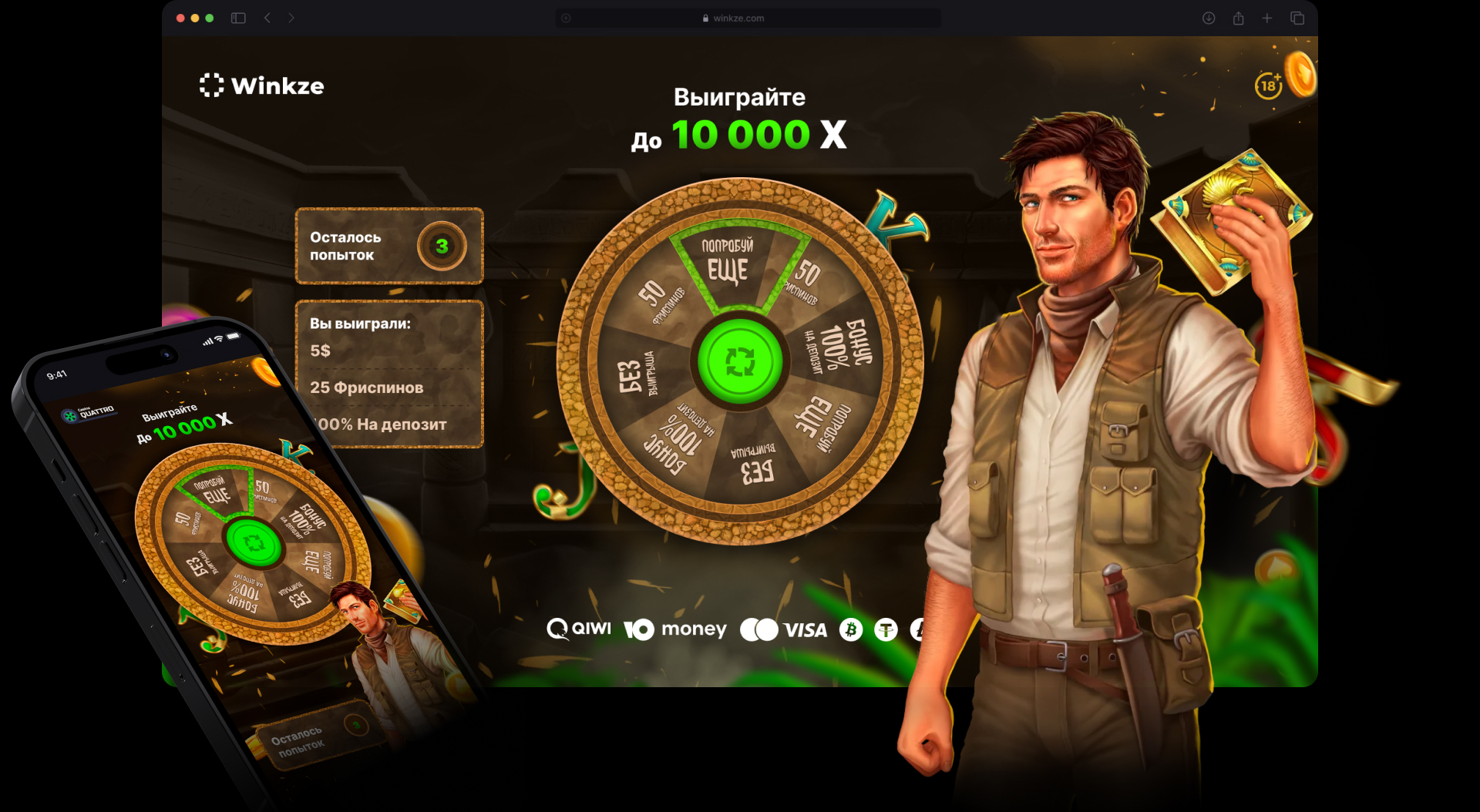The image size is (1480, 812).
Task: Close the browser window with red button
Action: coord(180,18)
